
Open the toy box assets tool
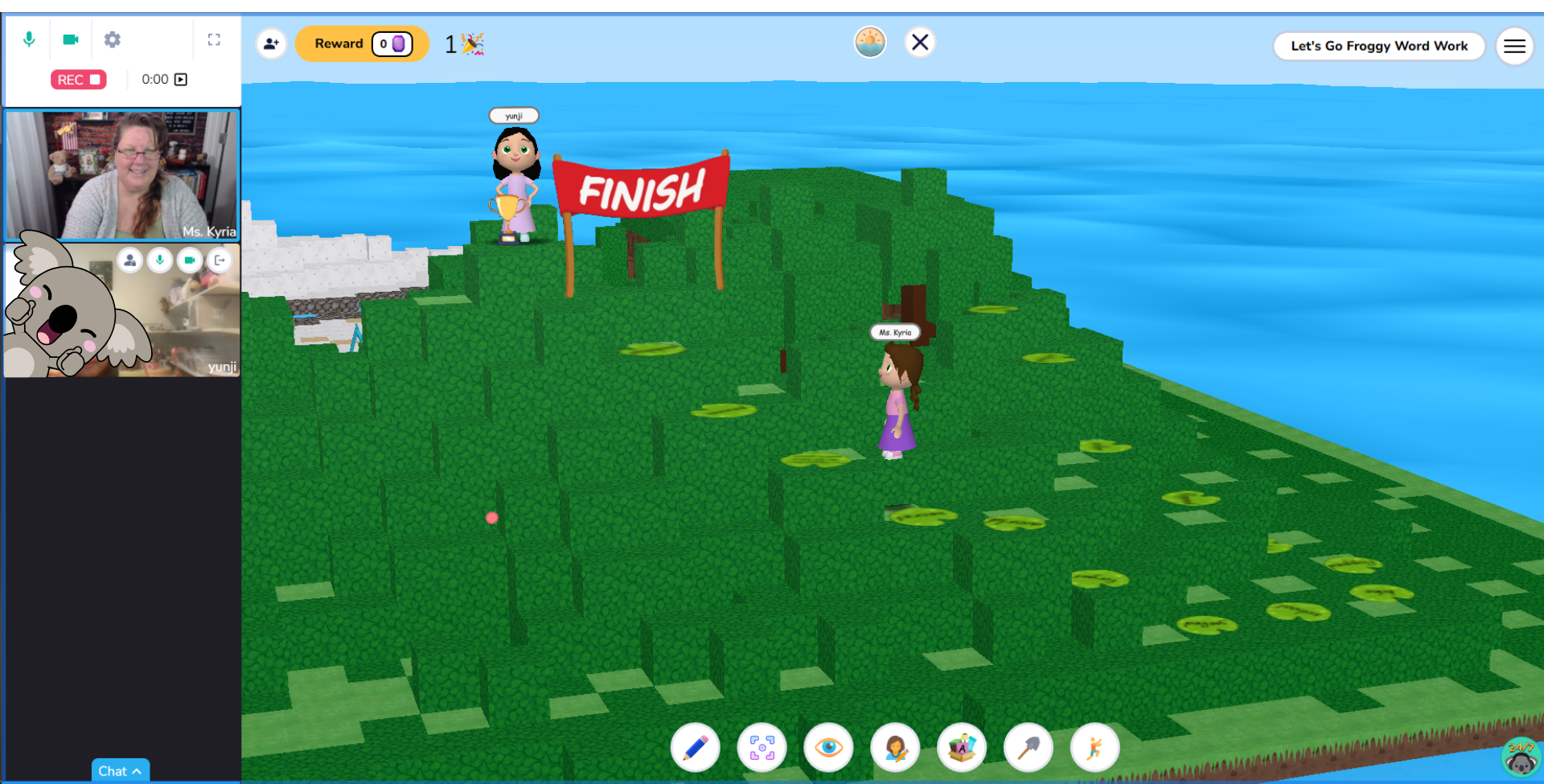962,747
